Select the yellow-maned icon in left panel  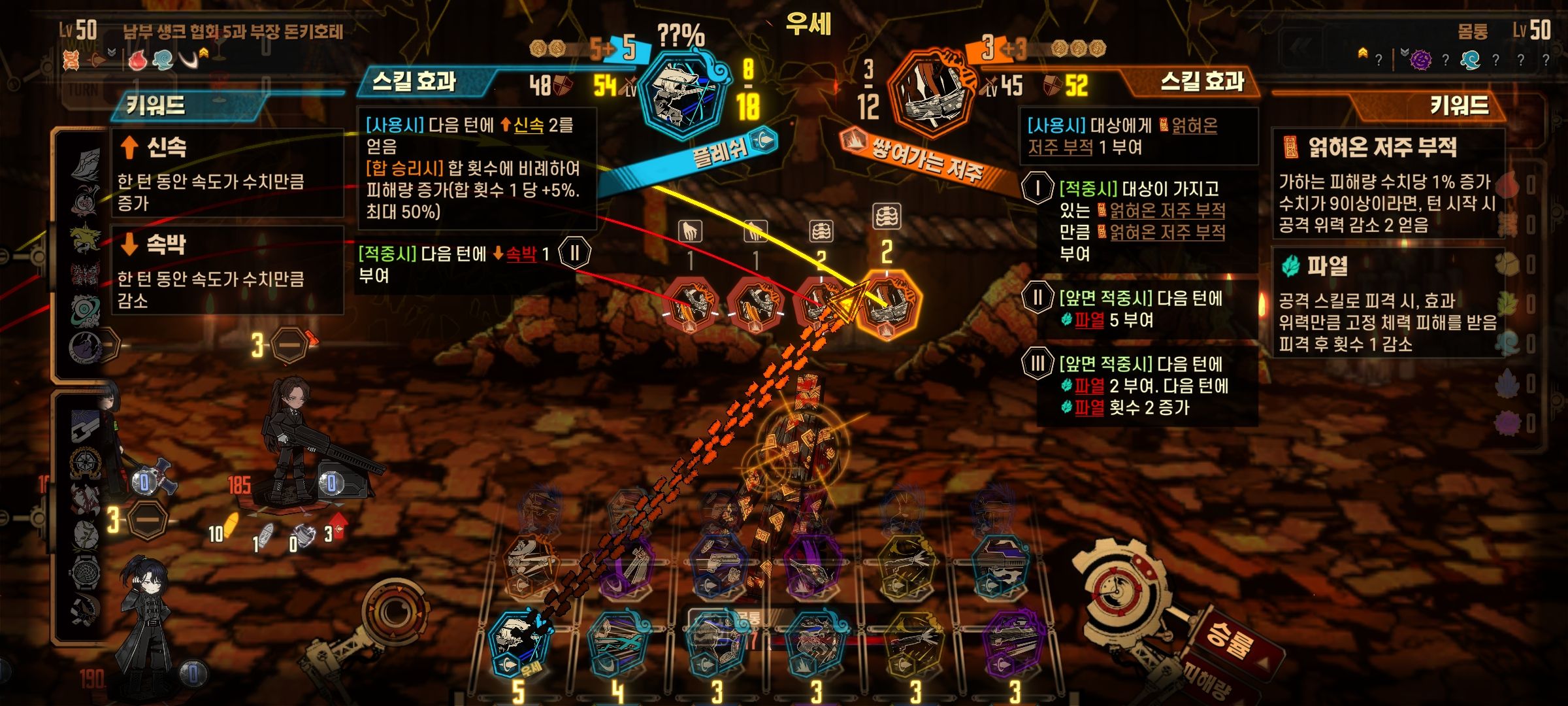coord(85,238)
